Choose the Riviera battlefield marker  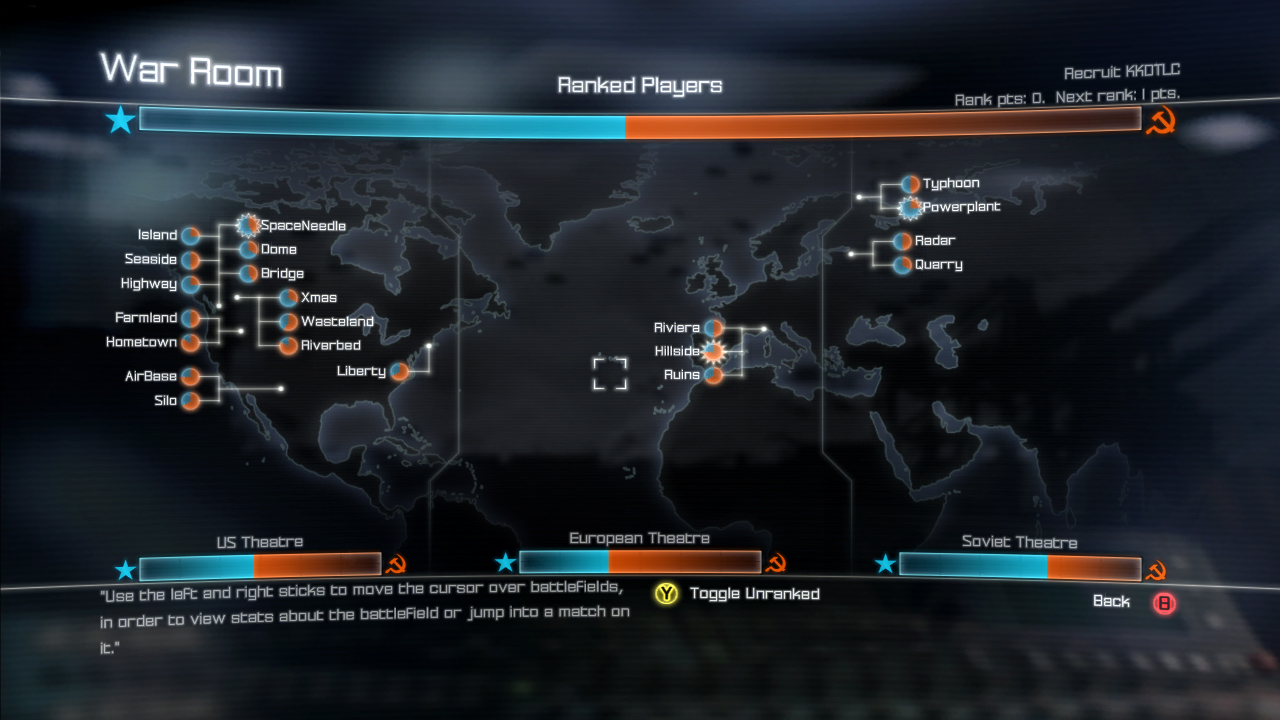713,328
